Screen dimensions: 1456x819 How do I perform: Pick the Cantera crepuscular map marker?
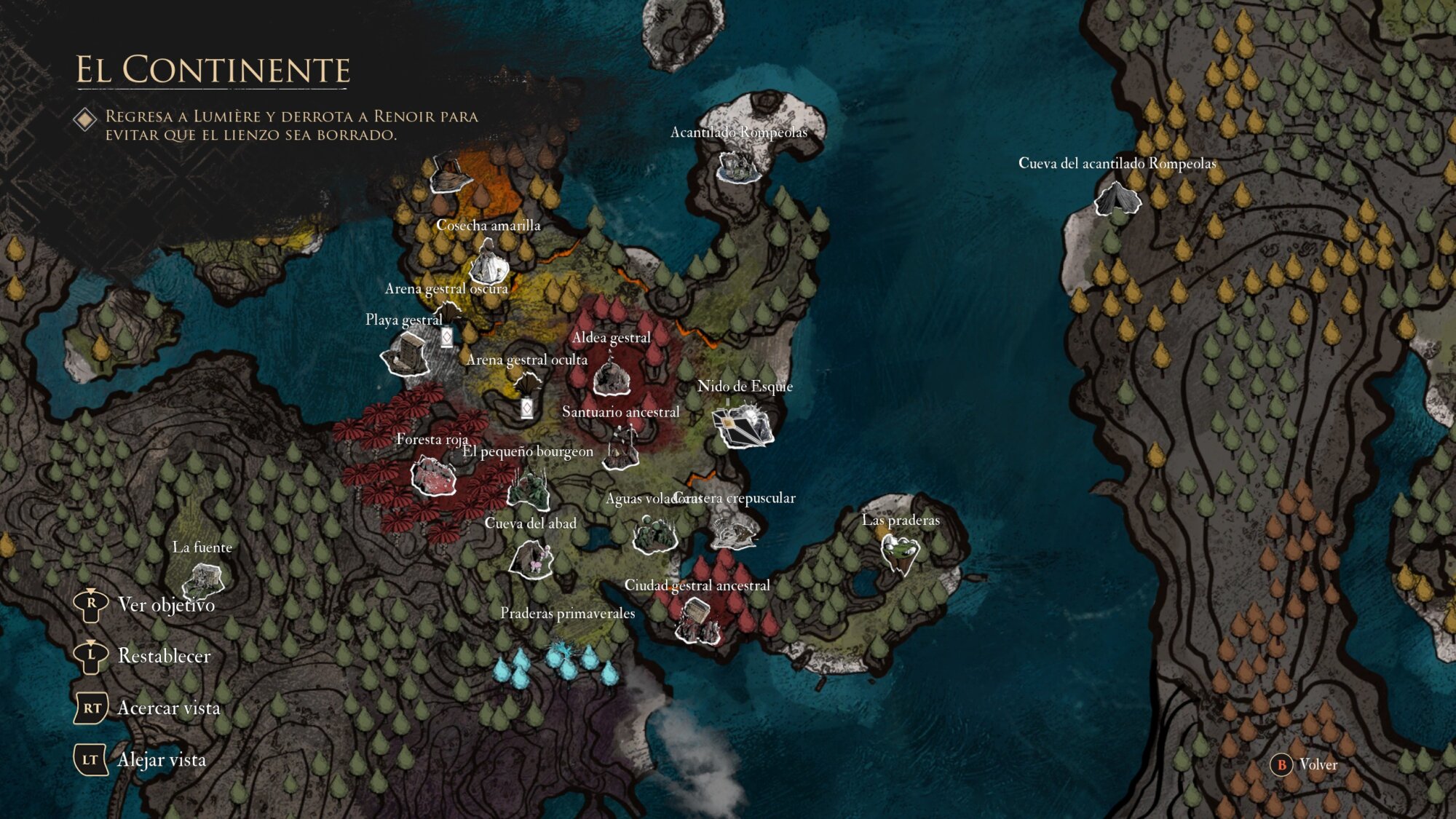point(734,531)
